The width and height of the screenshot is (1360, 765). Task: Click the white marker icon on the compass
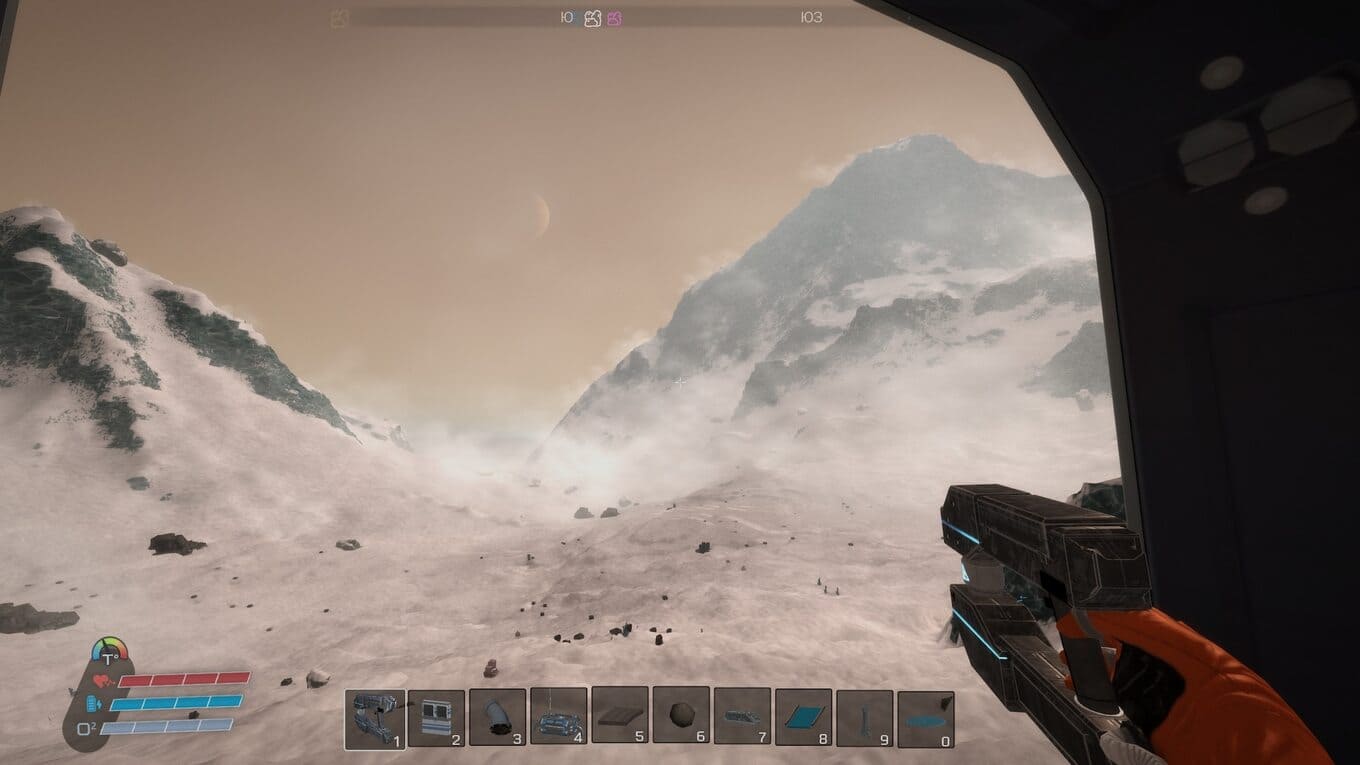[x=592, y=18]
